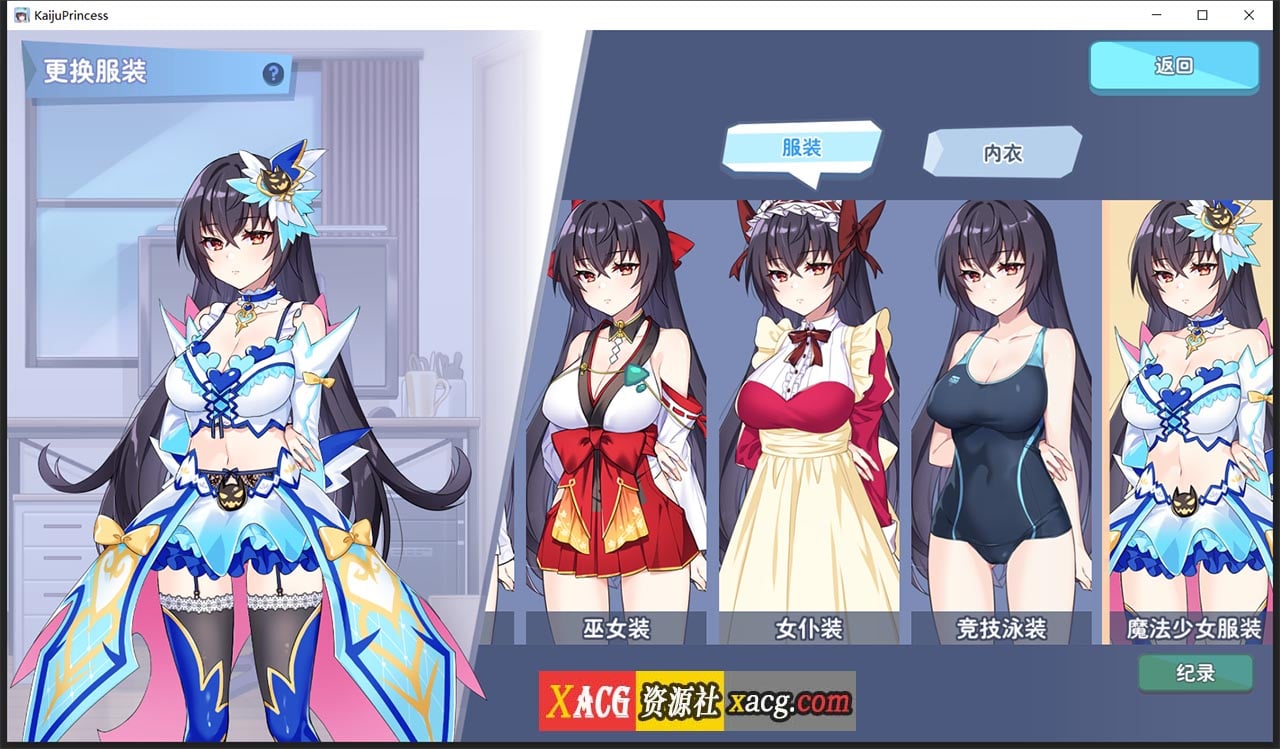Maximize the KaijuPrincess window
This screenshot has width=1280, height=749.
[1201, 15]
